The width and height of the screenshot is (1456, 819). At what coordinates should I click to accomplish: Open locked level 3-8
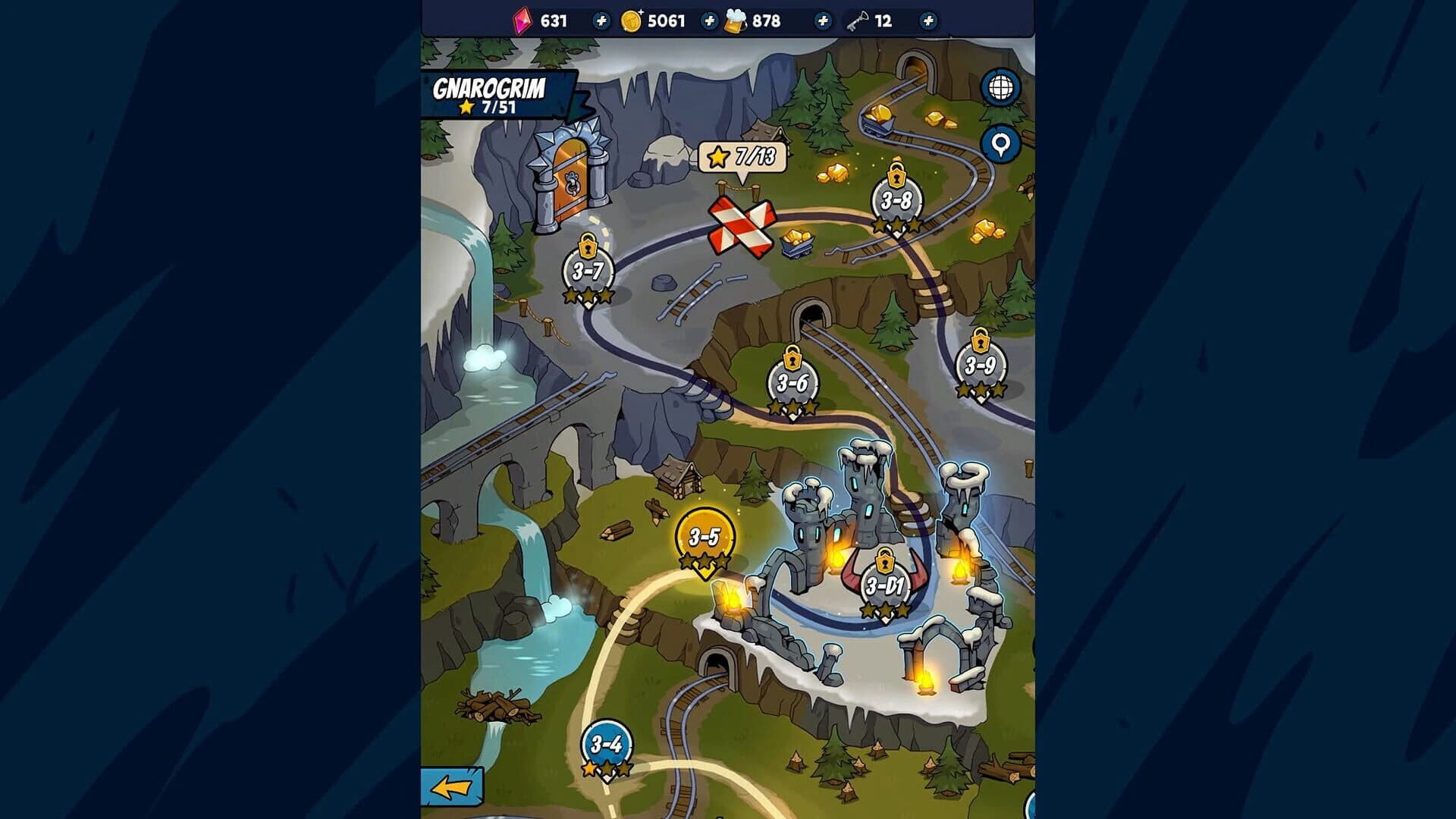pos(897,199)
